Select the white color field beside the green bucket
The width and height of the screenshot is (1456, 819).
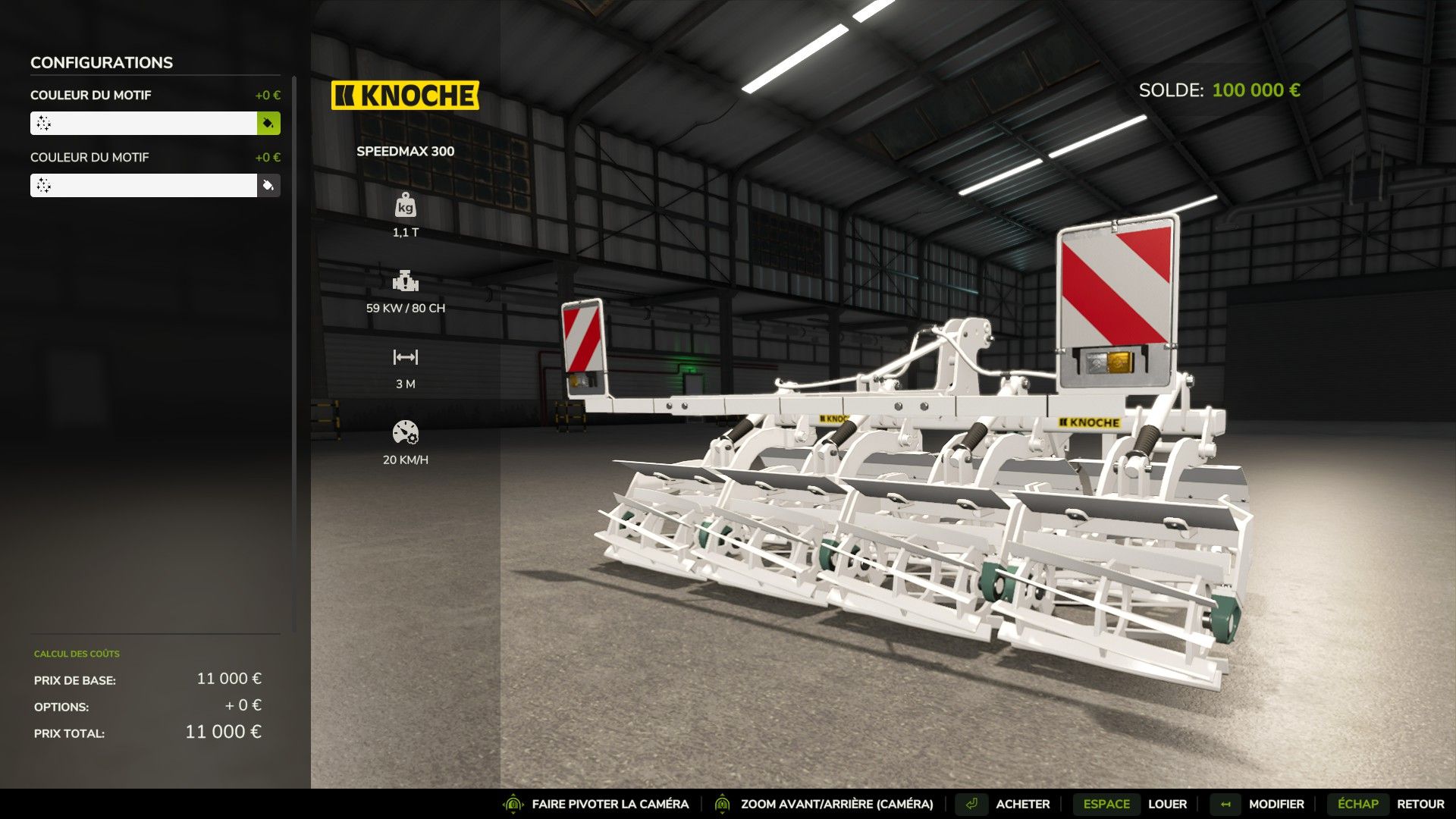143,123
